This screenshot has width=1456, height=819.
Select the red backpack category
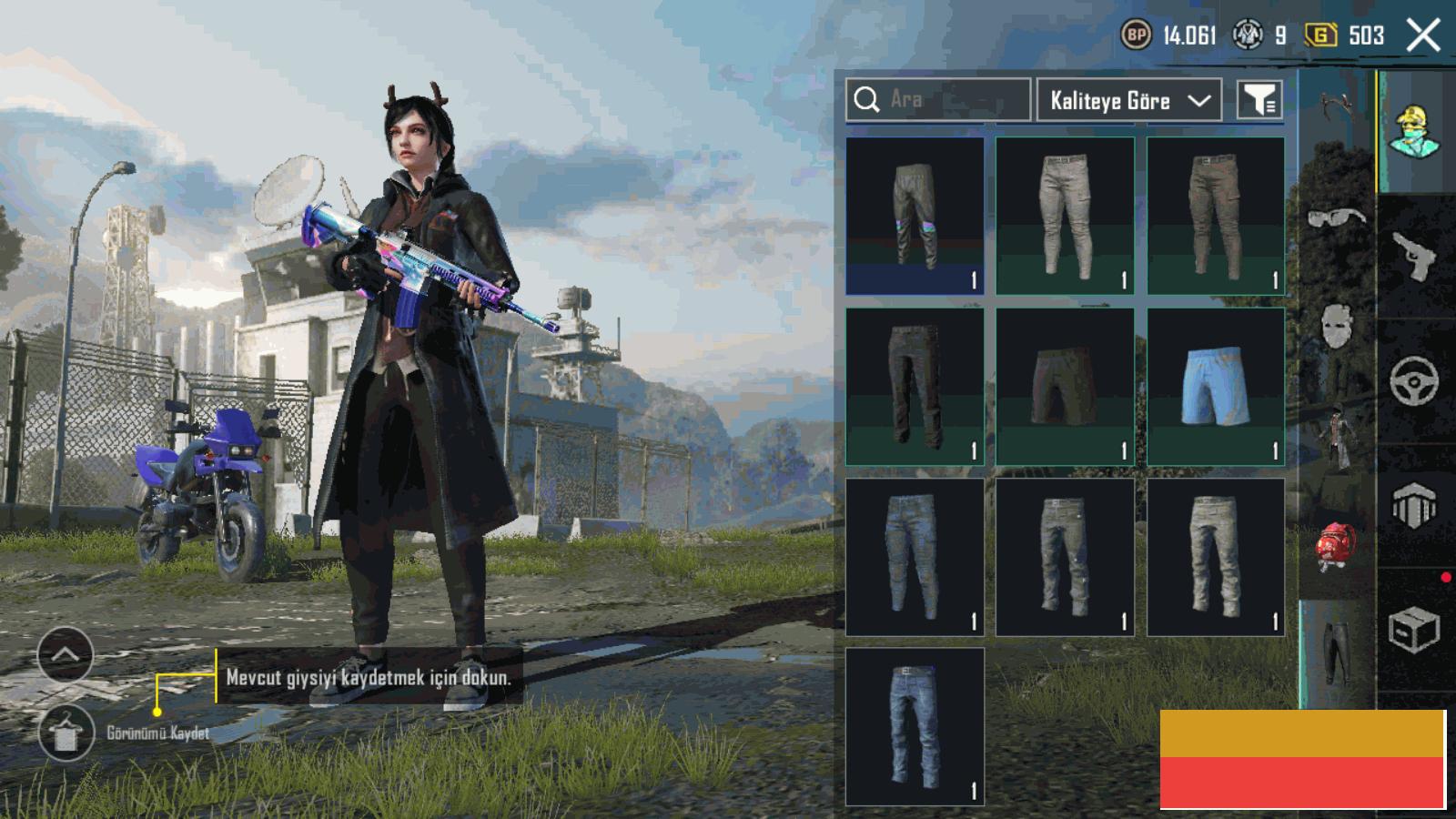click(x=1336, y=548)
